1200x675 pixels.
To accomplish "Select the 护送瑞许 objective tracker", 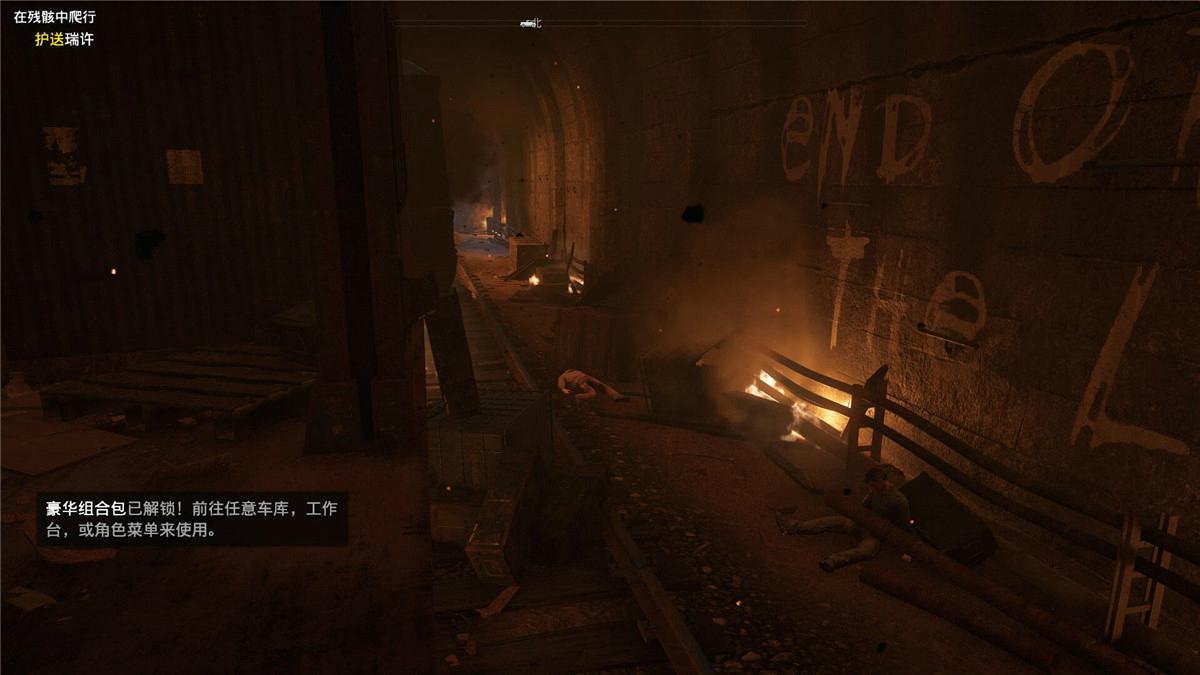I will [x=63, y=40].
